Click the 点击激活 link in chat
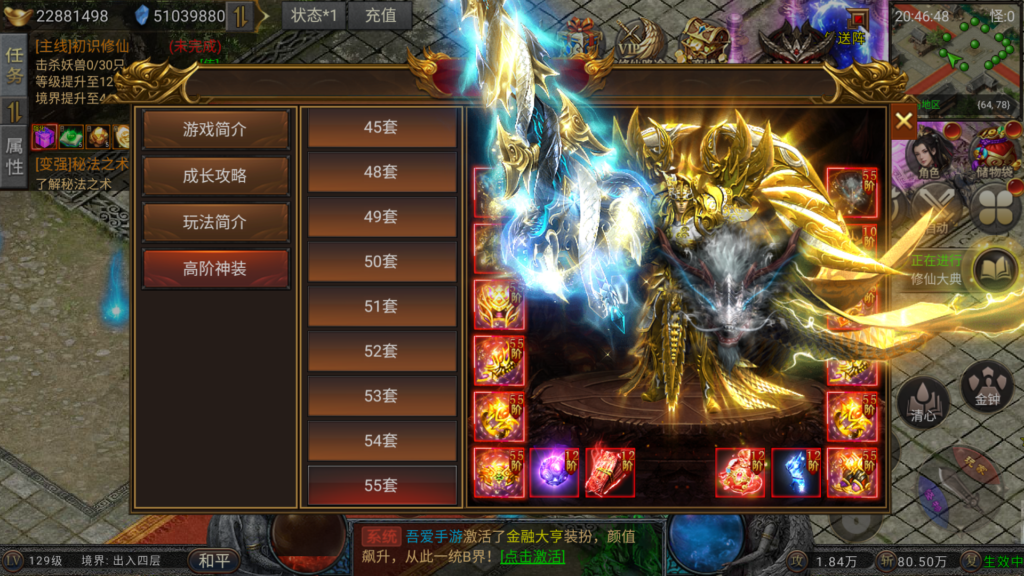1024x576 pixels. pyautogui.click(x=532, y=557)
